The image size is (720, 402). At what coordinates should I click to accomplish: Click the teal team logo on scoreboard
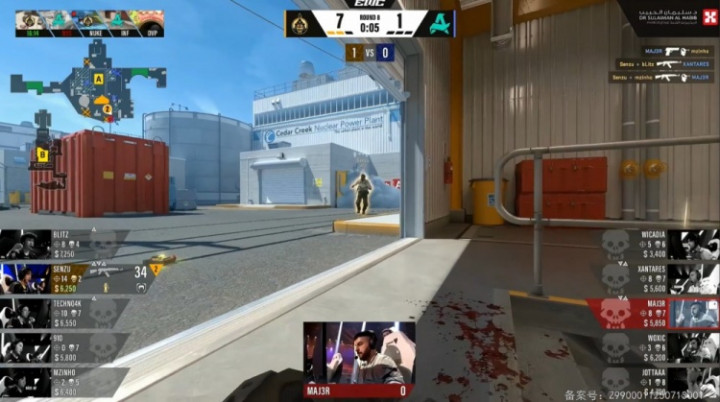(439, 22)
